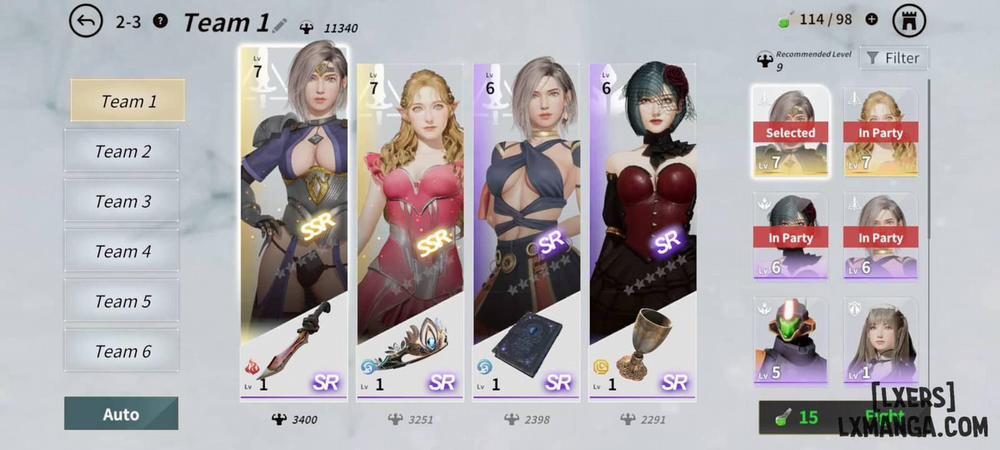Go back using the arrow button
The width and height of the screenshot is (1000, 450).
coord(86,21)
